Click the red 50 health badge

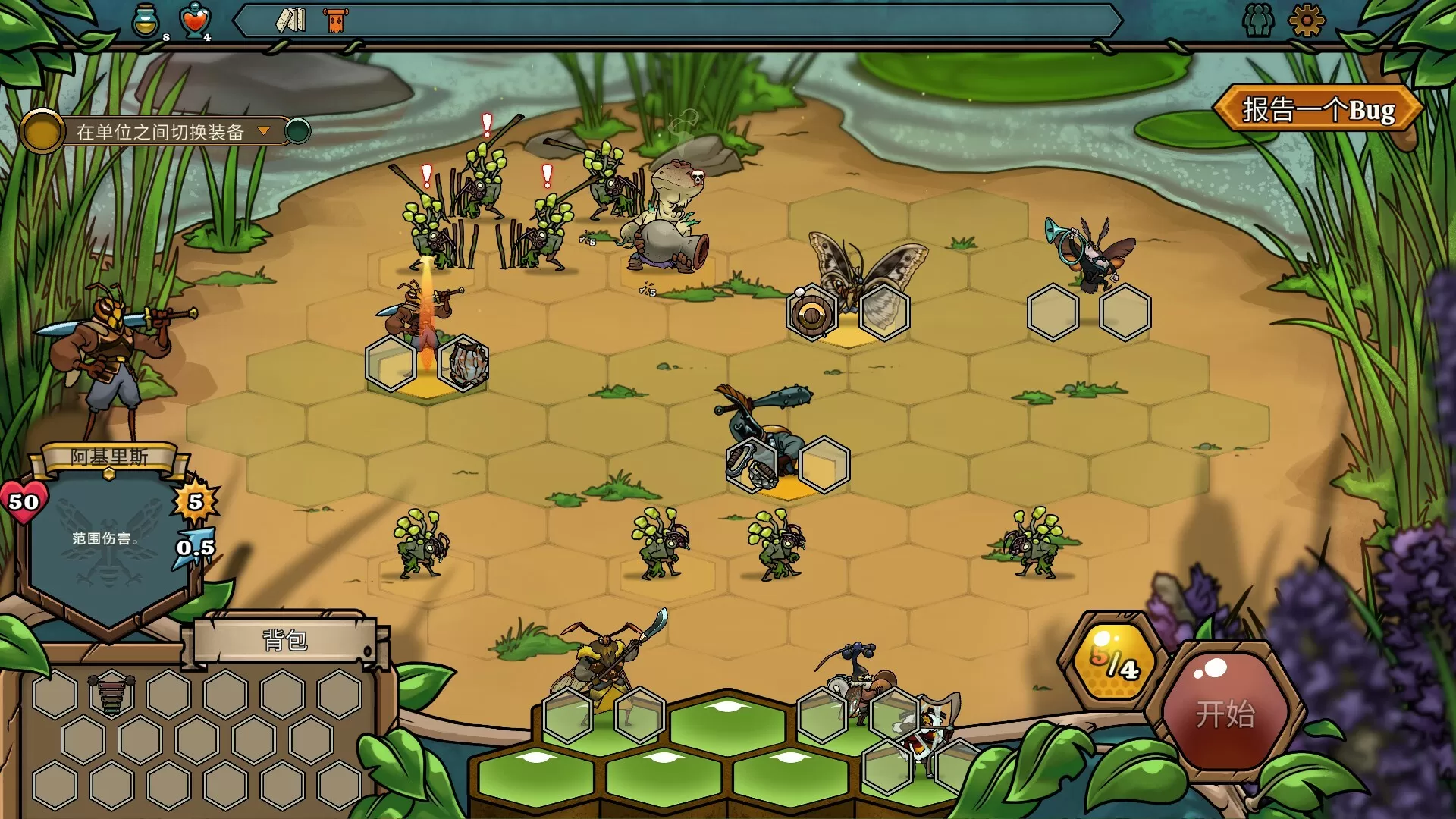(25, 500)
